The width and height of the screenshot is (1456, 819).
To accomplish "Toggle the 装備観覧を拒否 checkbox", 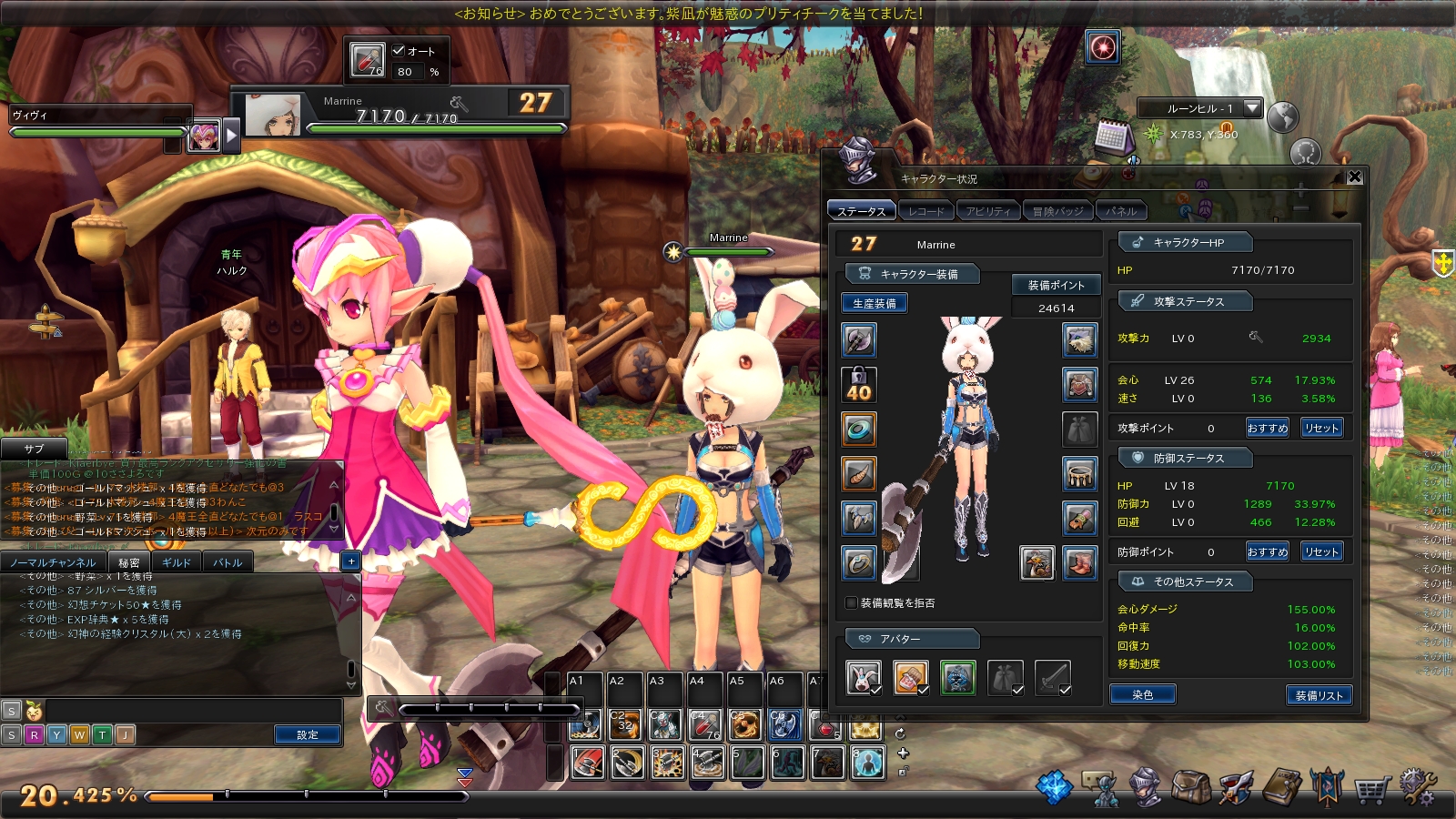I will coord(852,602).
